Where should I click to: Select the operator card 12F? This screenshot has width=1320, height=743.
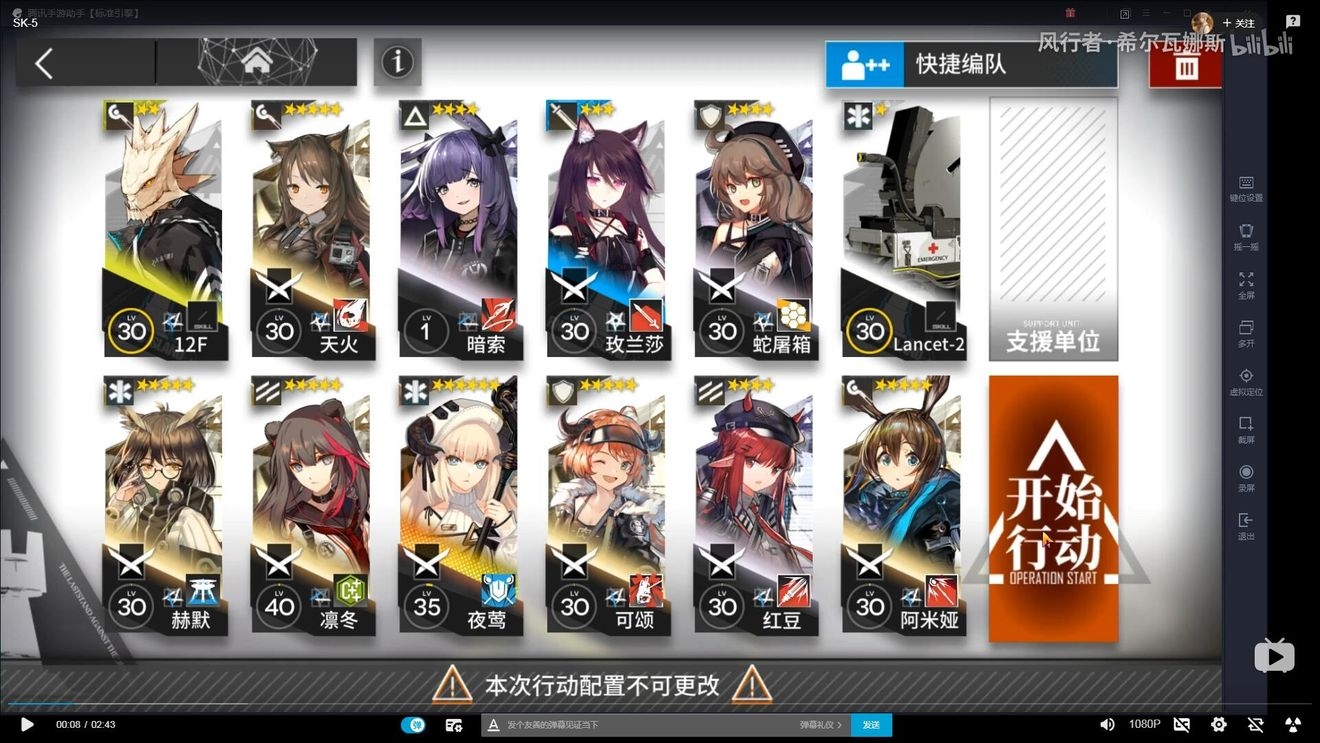(165, 230)
